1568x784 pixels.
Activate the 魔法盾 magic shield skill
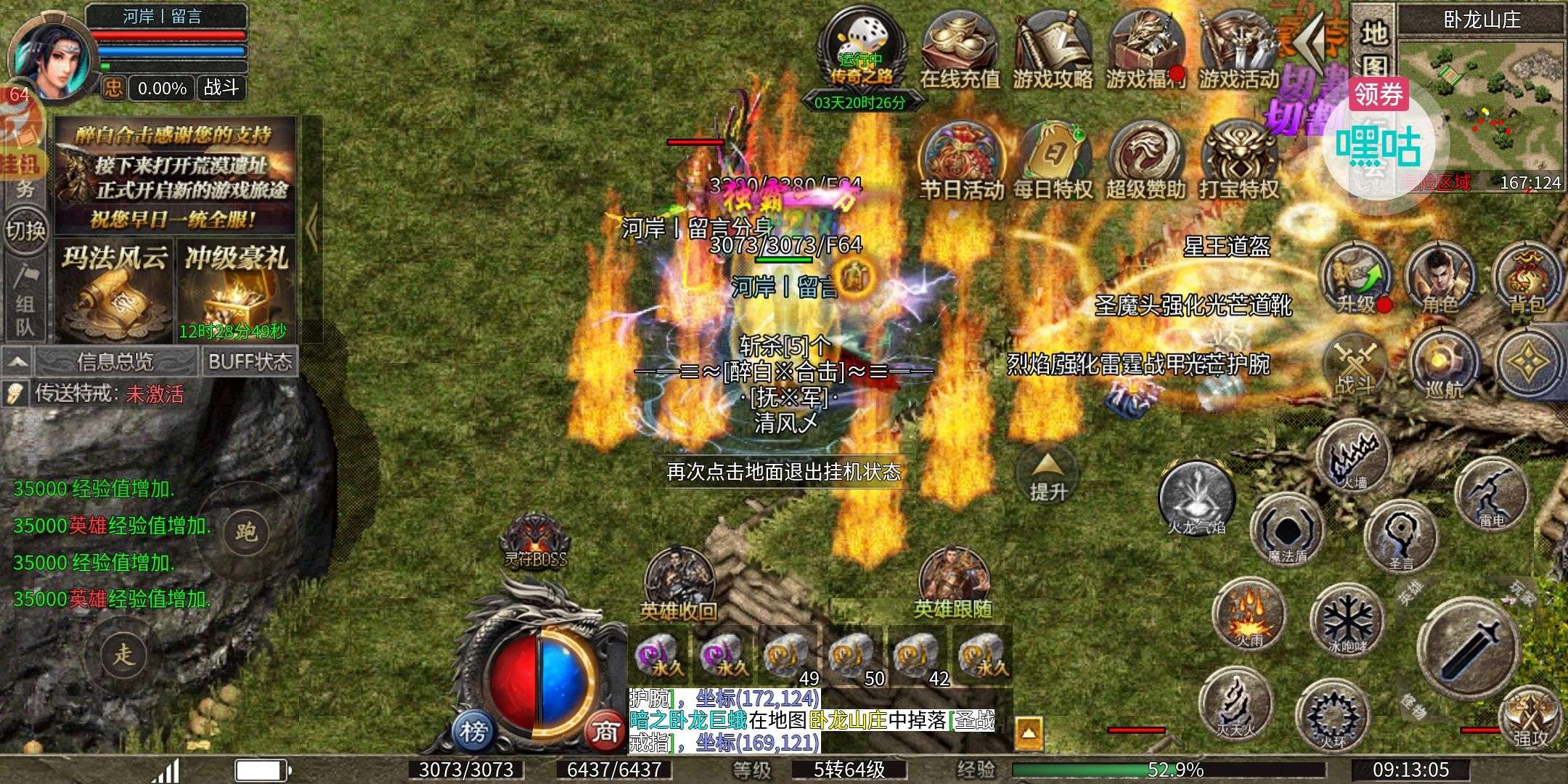(x=1288, y=531)
